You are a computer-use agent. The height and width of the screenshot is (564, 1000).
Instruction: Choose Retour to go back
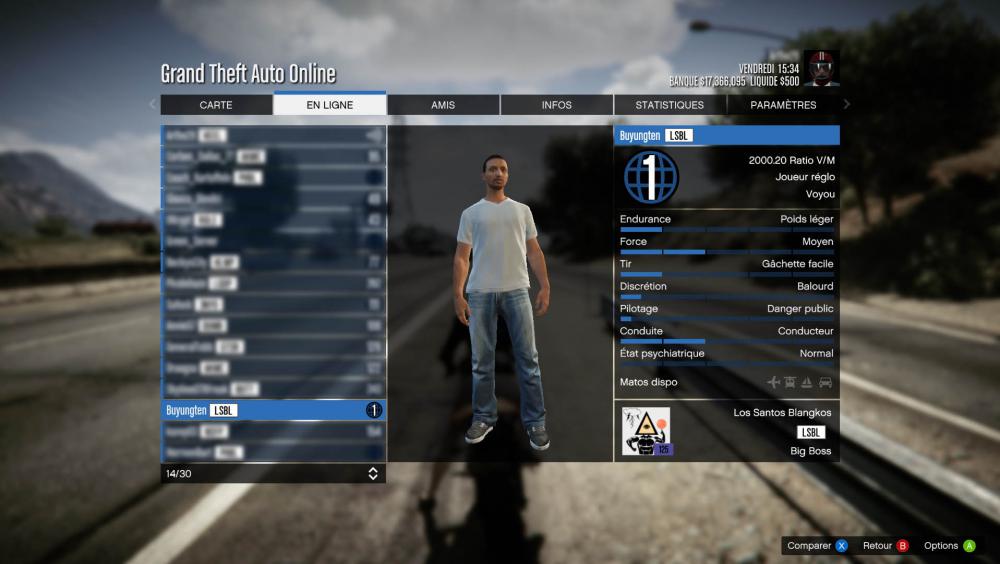(x=885, y=546)
